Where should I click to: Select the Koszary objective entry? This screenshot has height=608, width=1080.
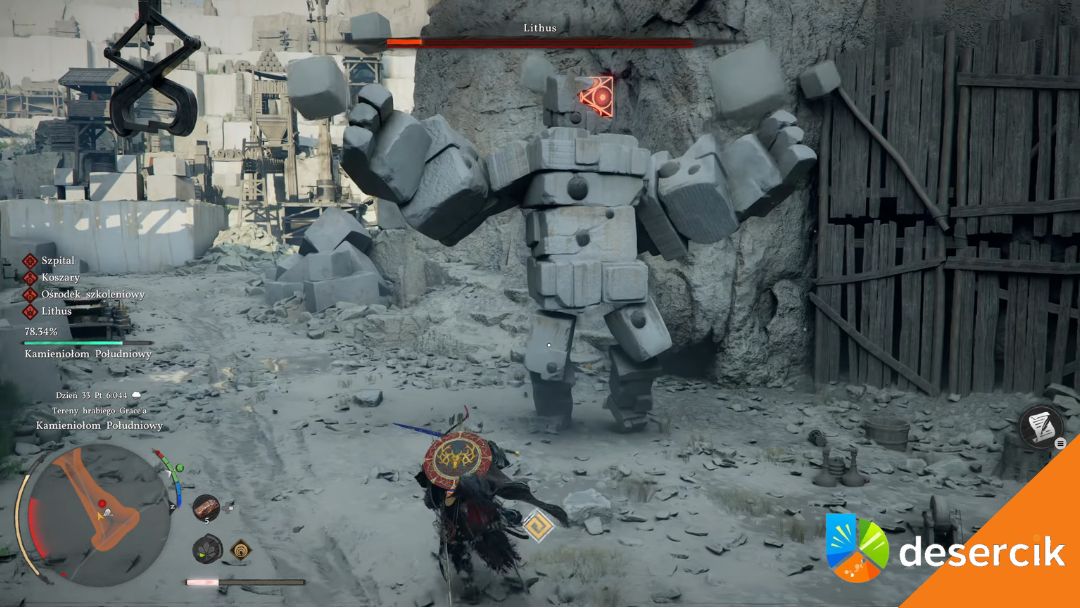point(60,277)
